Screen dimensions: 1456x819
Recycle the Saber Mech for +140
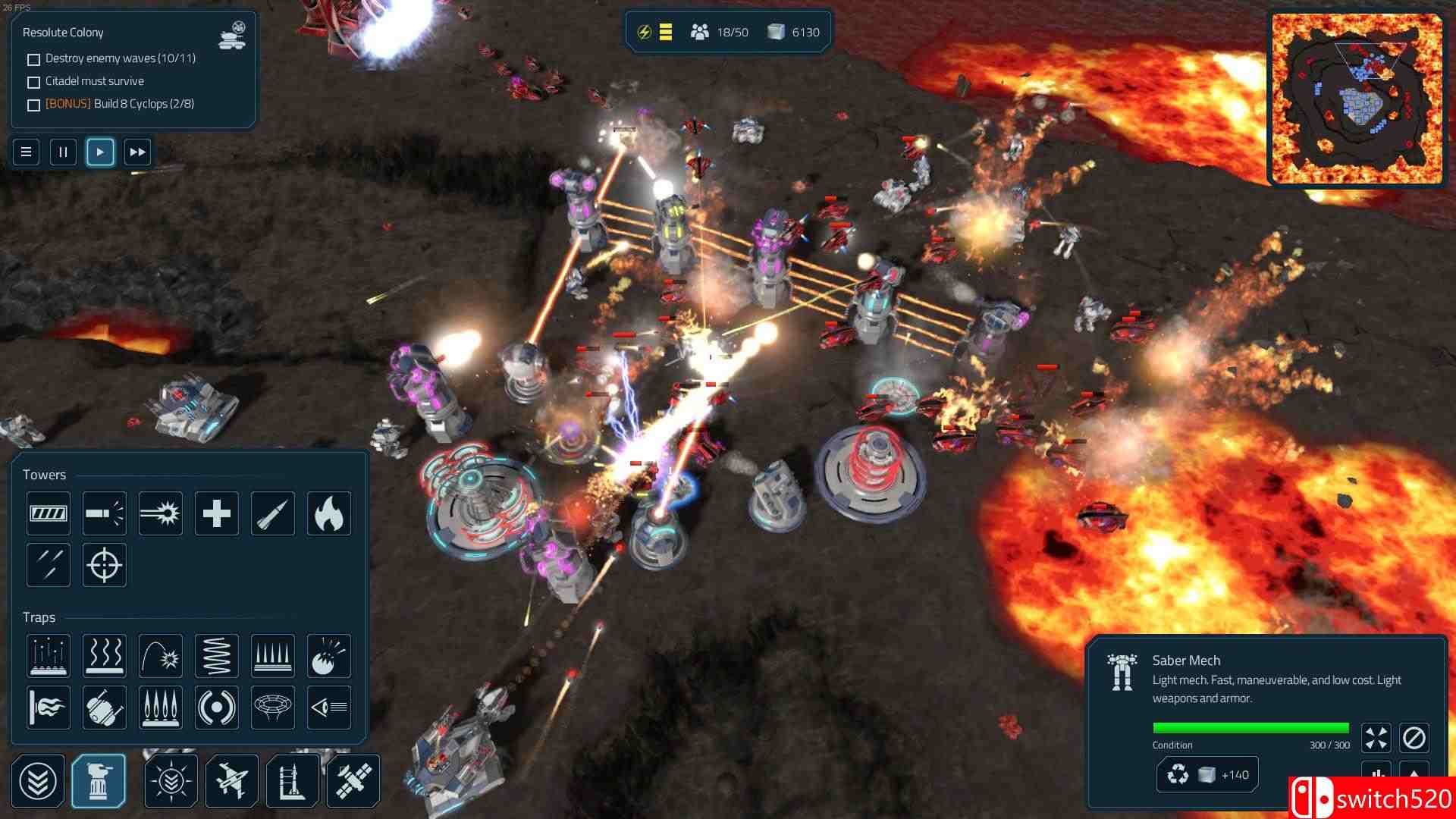1207,775
